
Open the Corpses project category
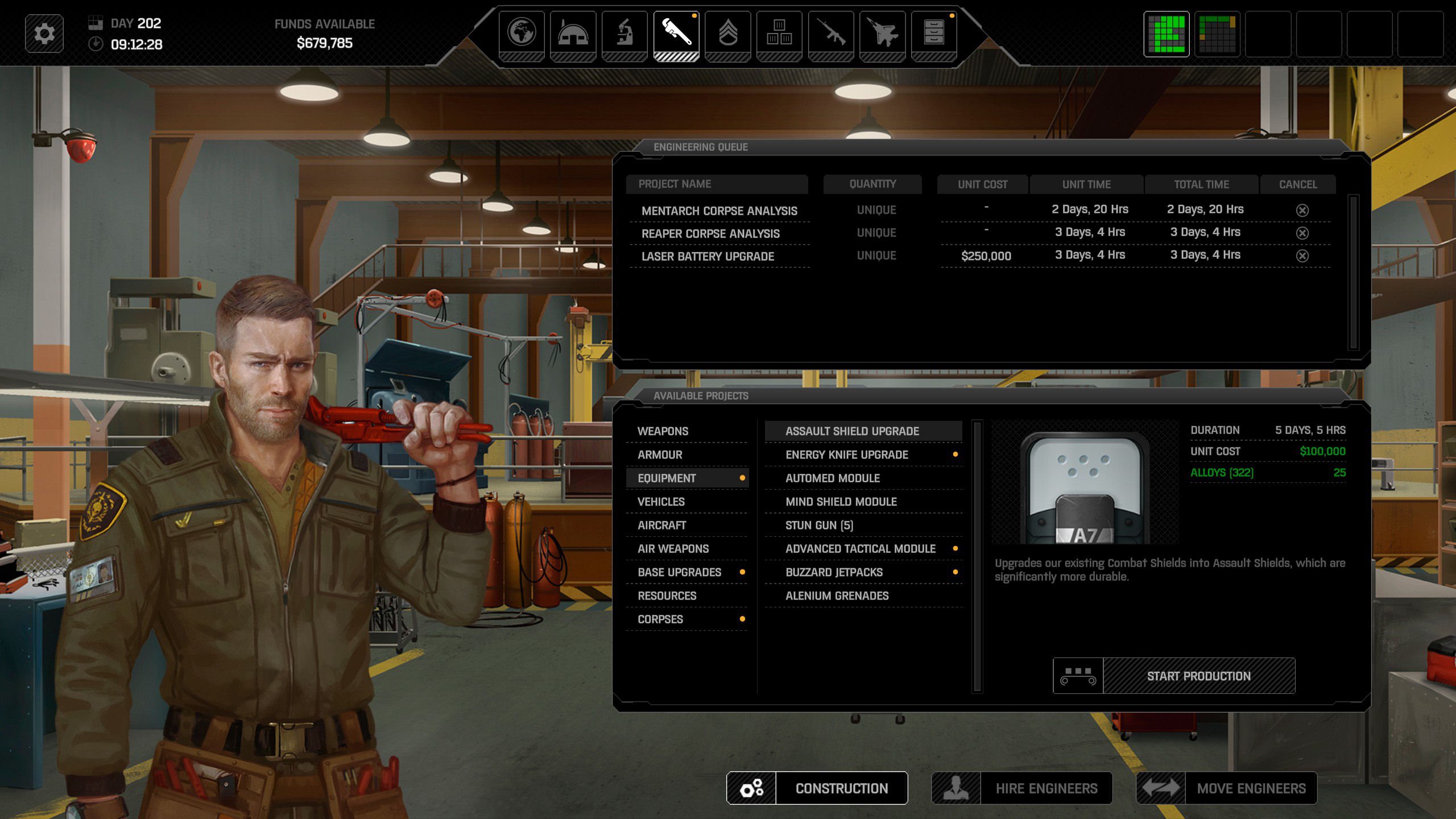tap(660, 619)
